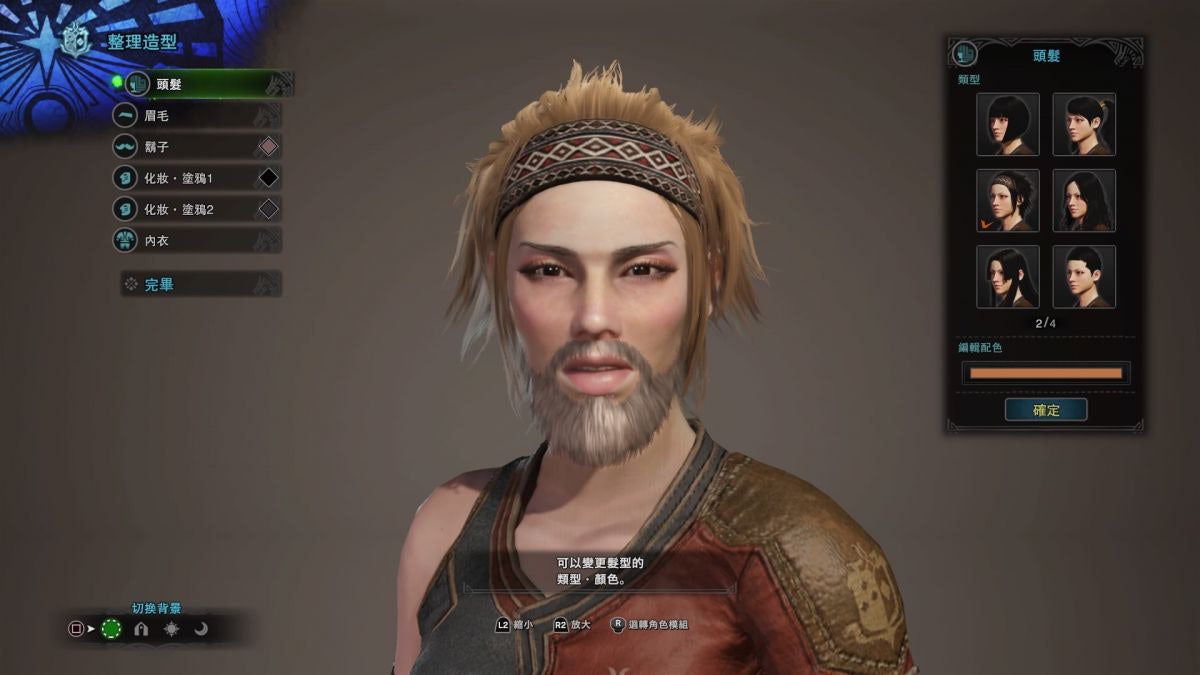
Task: Choose the bob cut hairstyle thumbnail
Action: click(1008, 125)
